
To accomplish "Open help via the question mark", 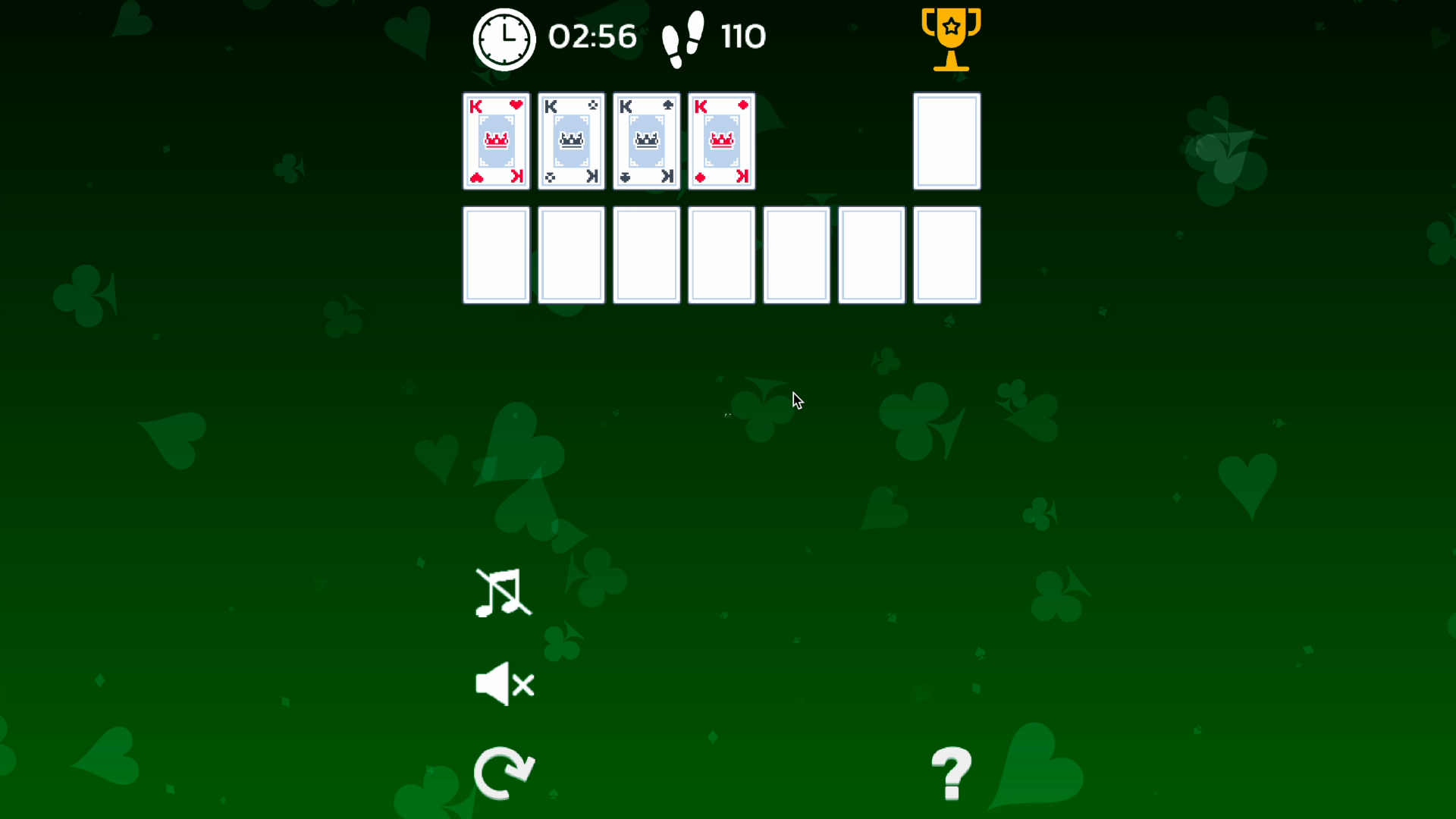I will click(x=951, y=774).
